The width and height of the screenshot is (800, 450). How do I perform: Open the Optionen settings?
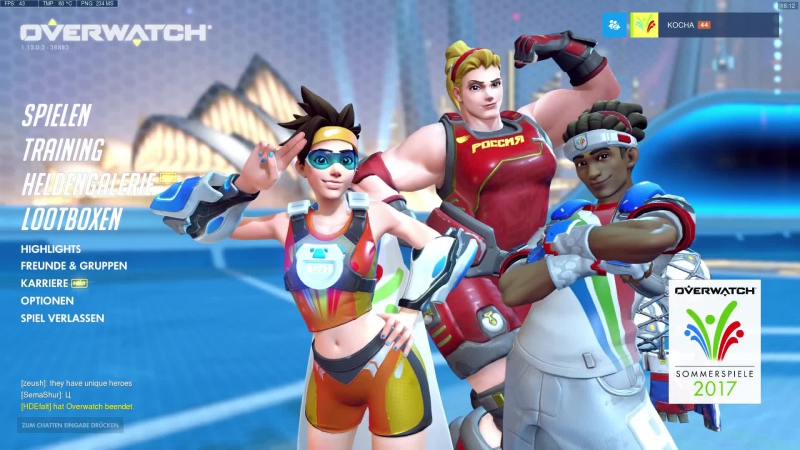47,301
